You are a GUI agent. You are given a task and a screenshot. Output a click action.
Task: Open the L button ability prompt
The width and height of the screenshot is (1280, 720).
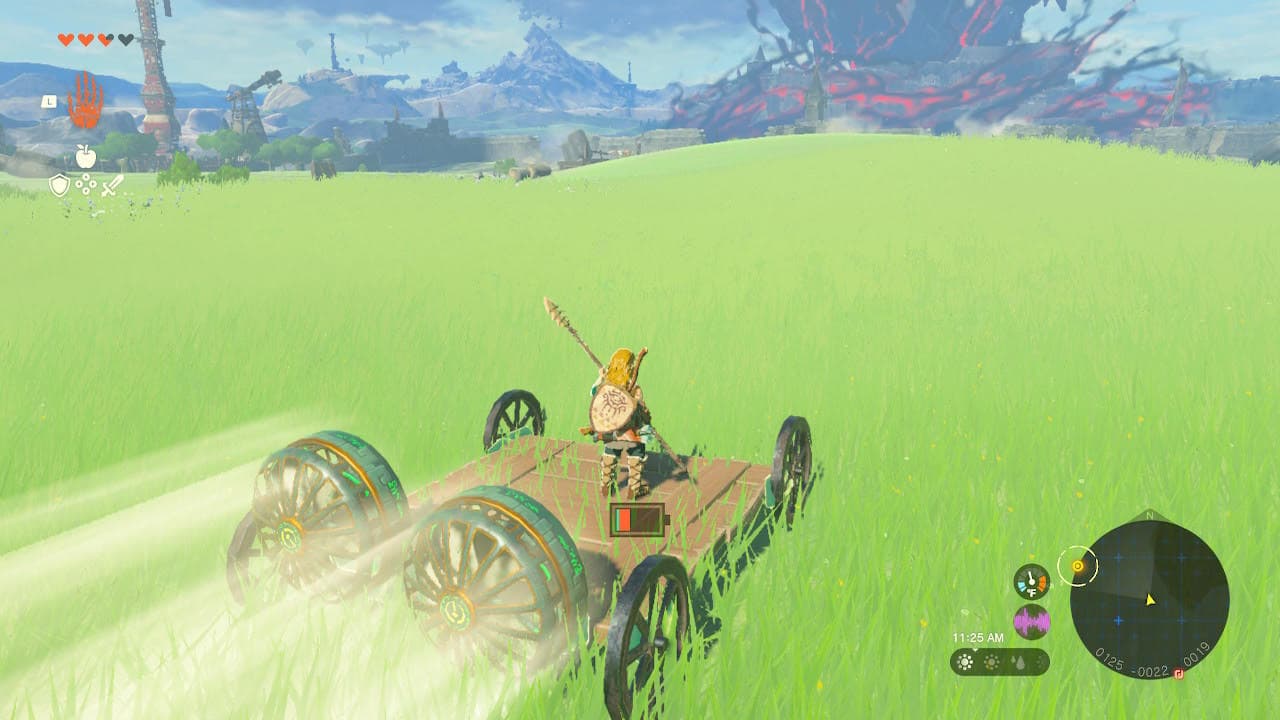[x=49, y=101]
